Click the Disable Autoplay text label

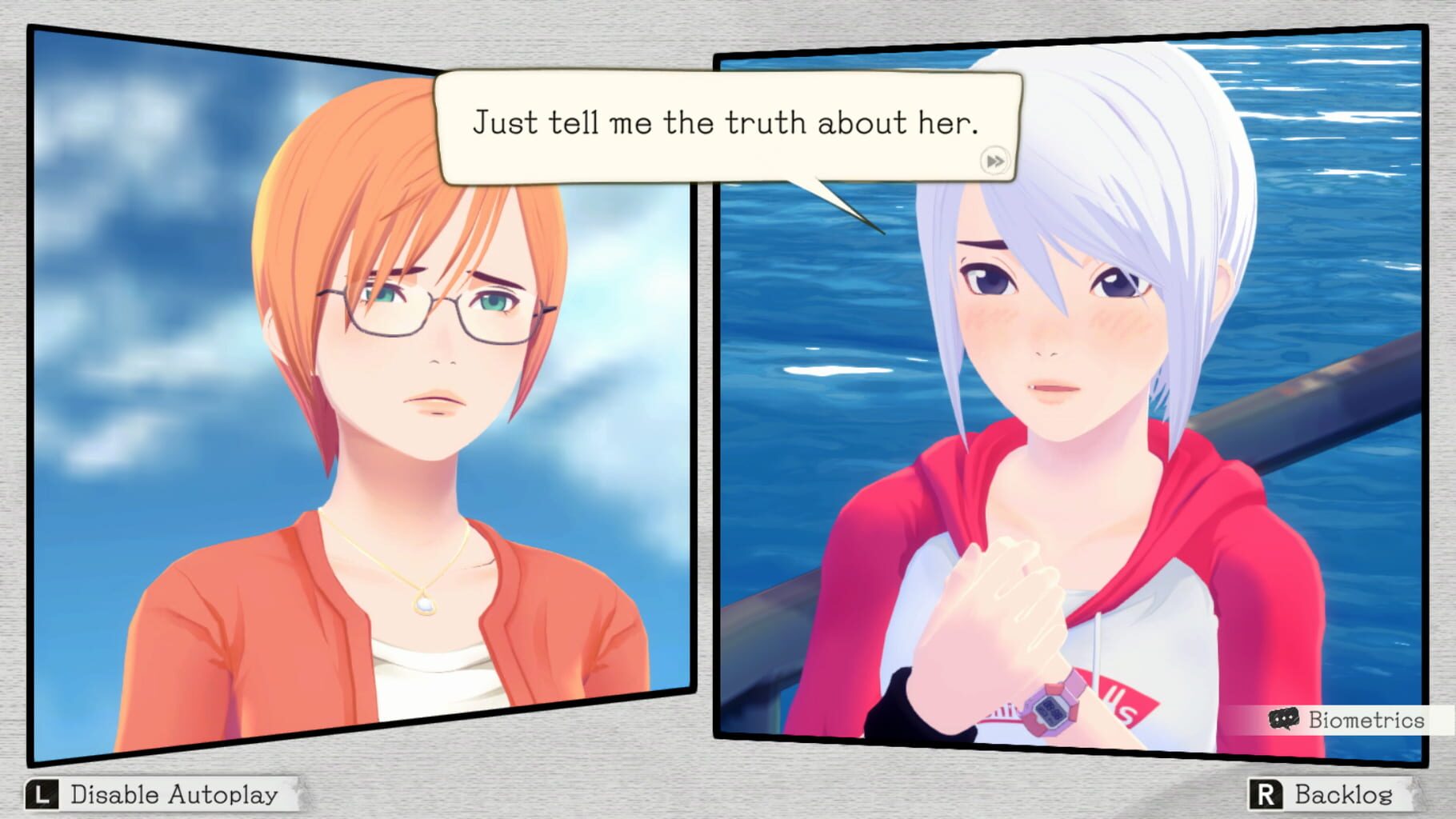click(174, 794)
